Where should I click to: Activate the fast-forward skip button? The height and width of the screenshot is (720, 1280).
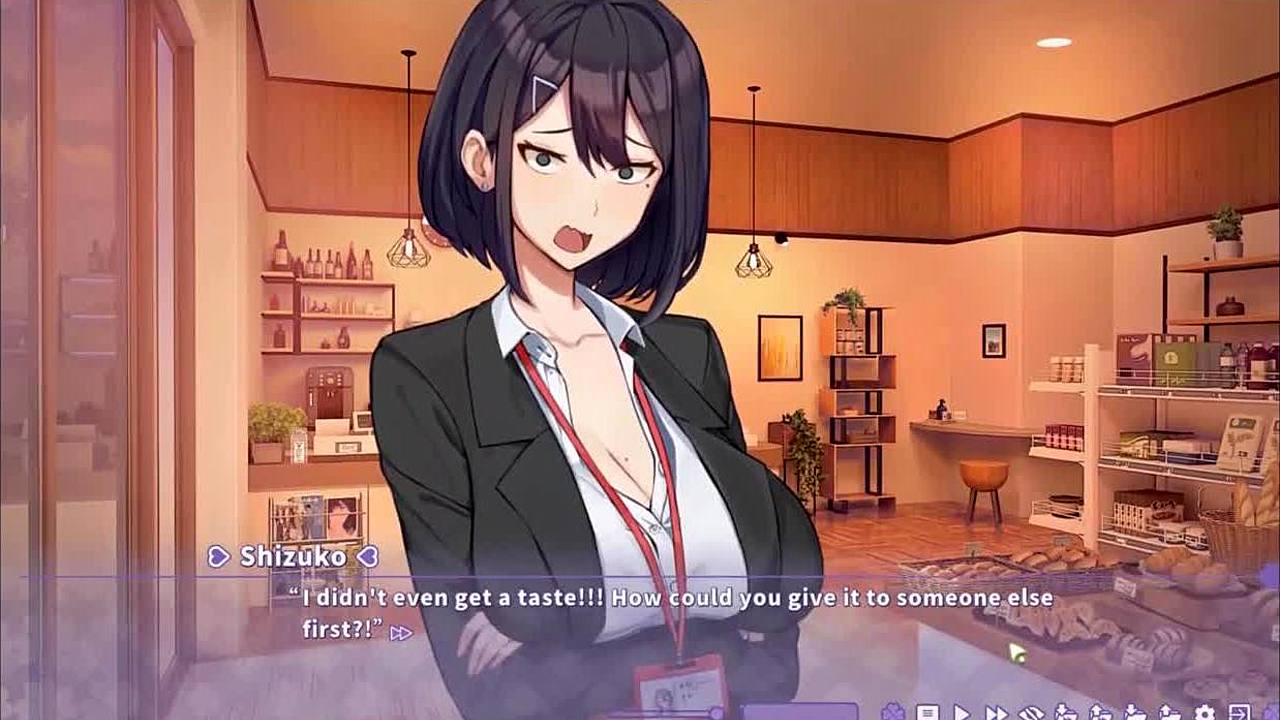(997, 713)
